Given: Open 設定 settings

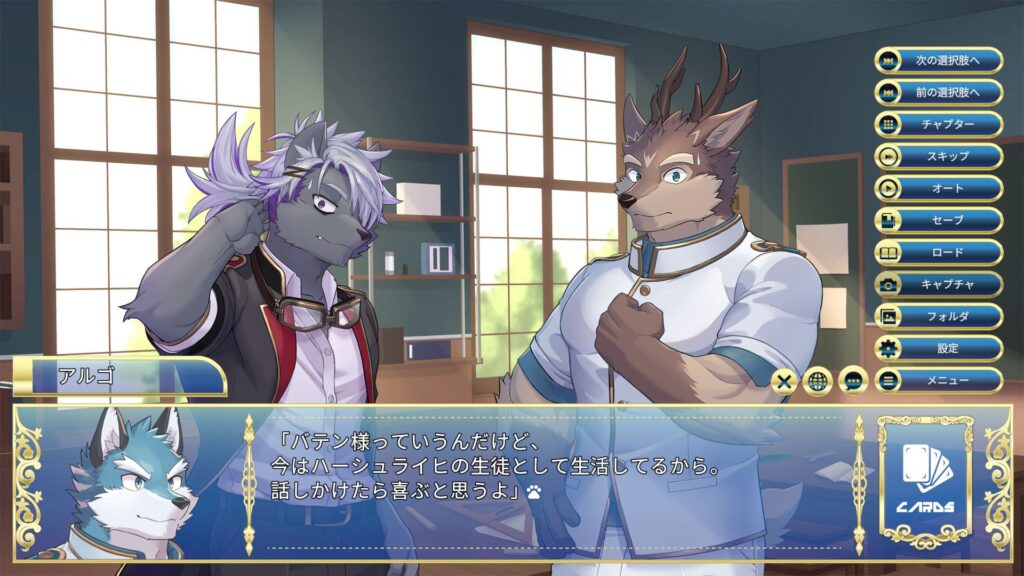Looking at the screenshot, I should 938,348.
